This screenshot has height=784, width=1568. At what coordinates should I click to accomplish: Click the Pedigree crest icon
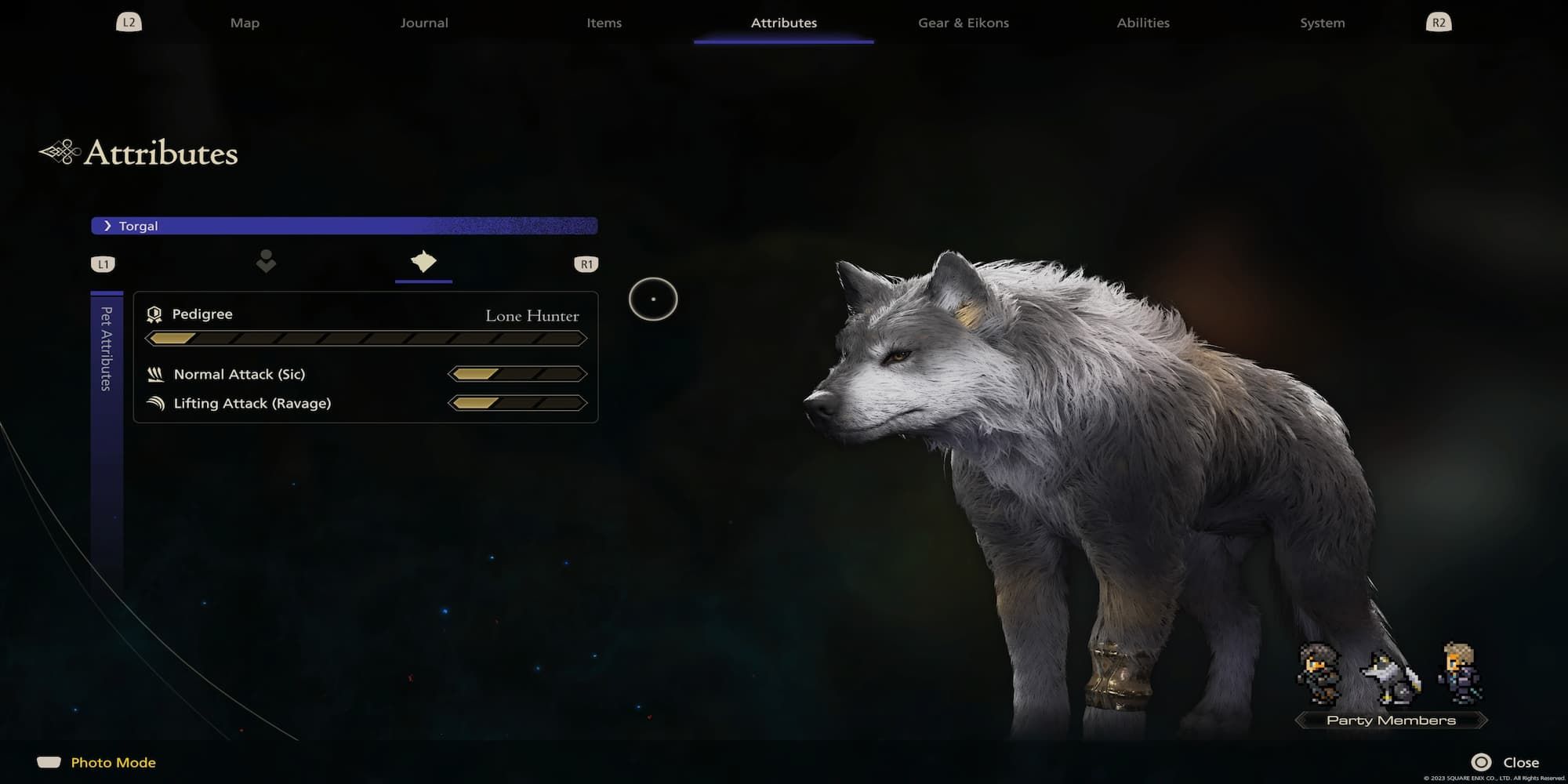[155, 314]
